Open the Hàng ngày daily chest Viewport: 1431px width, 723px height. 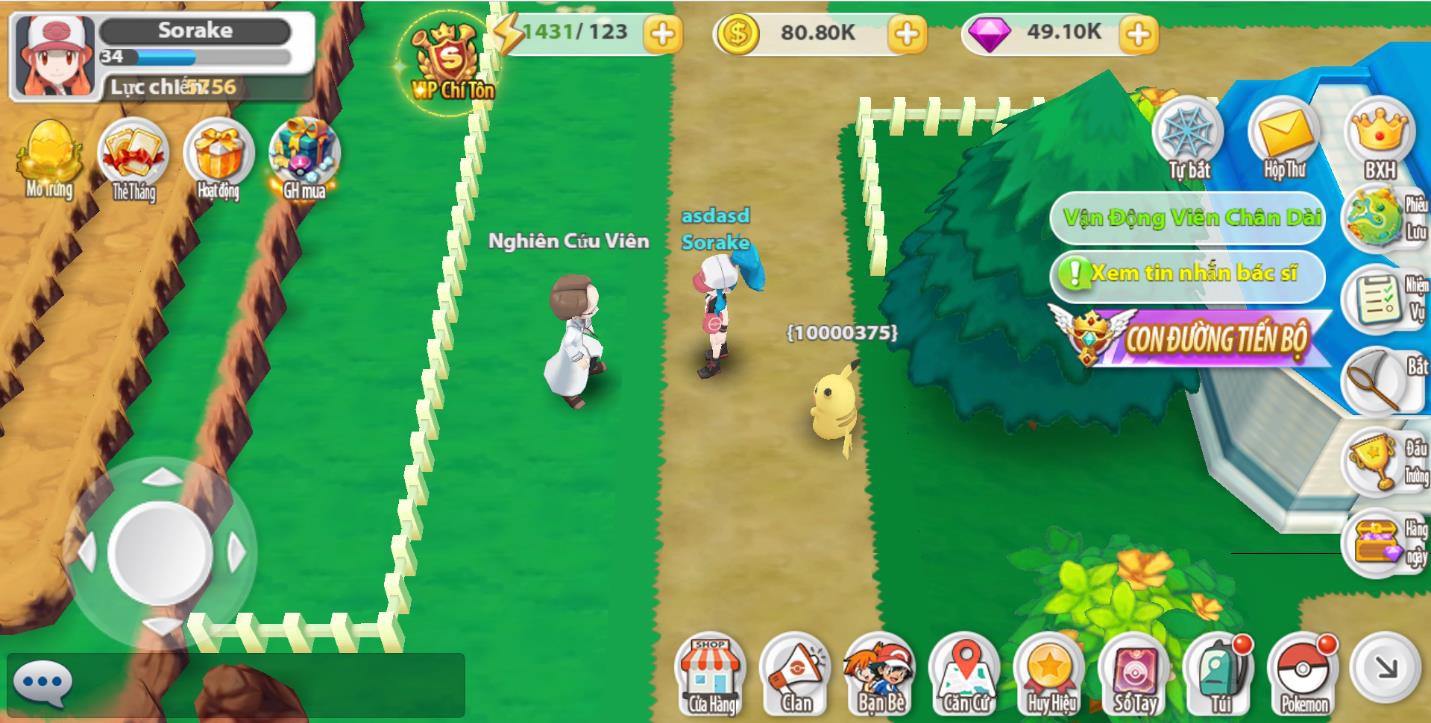[x=1378, y=540]
